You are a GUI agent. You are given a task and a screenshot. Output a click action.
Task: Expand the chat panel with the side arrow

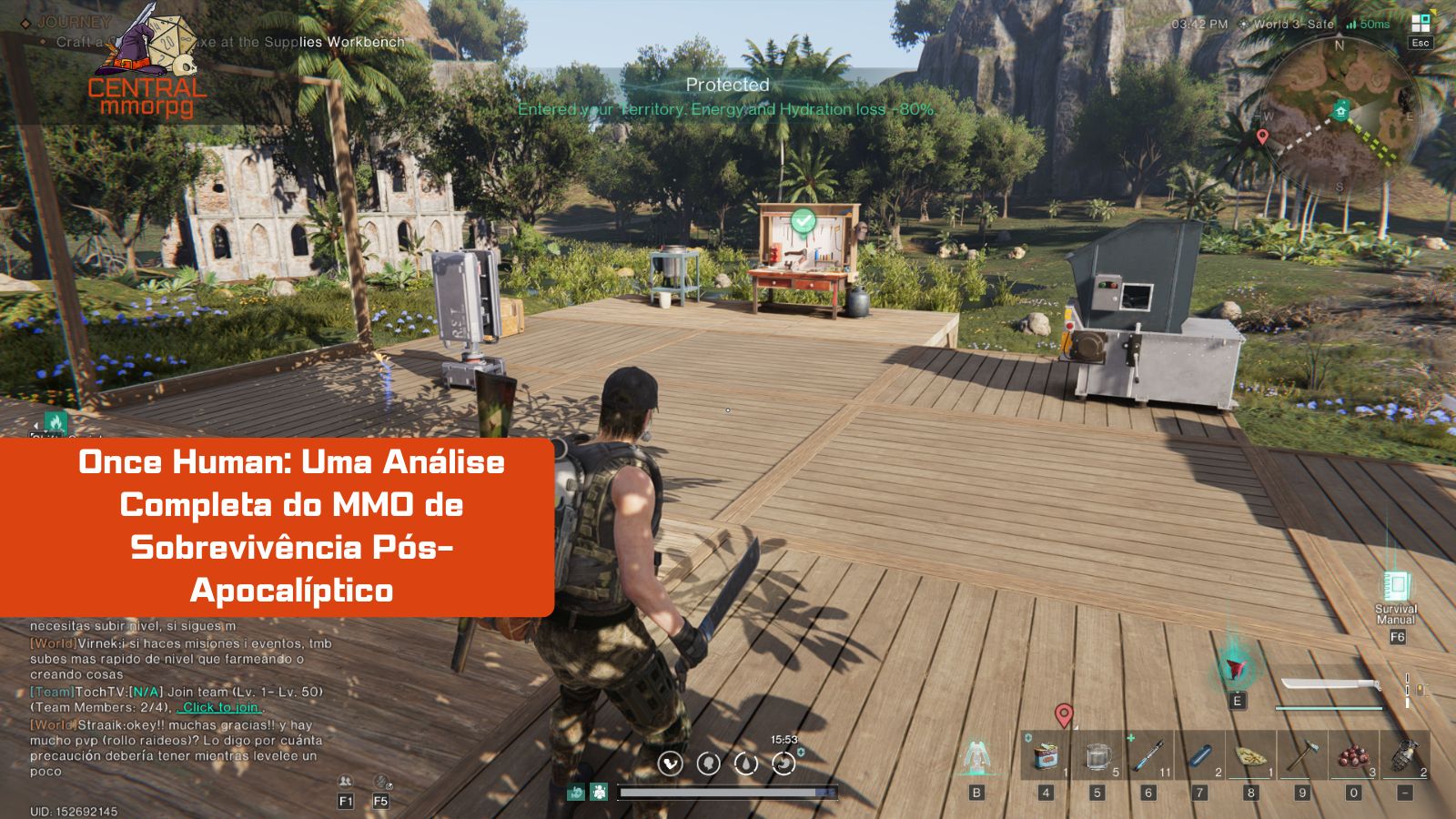pyautogui.click(x=35, y=426)
